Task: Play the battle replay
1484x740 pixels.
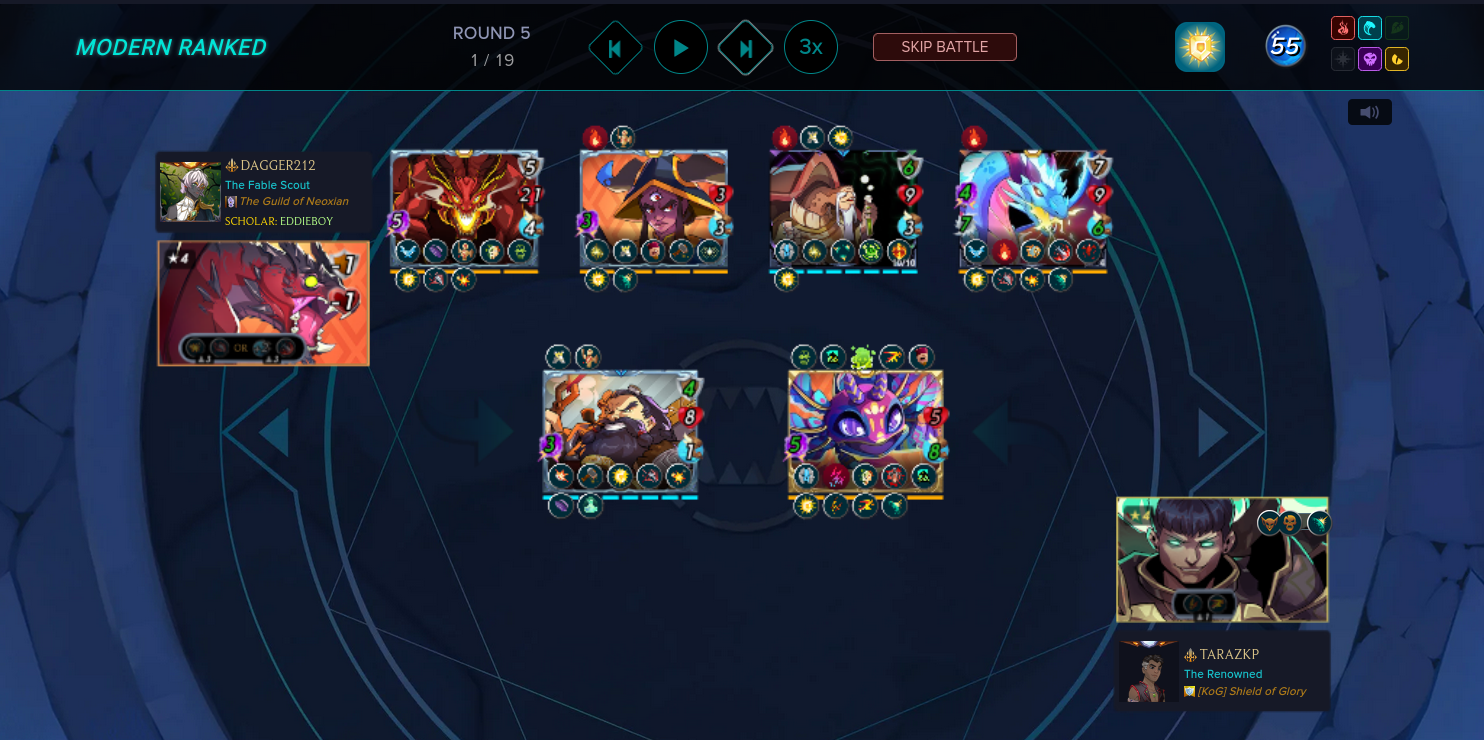Action: (681, 47)
